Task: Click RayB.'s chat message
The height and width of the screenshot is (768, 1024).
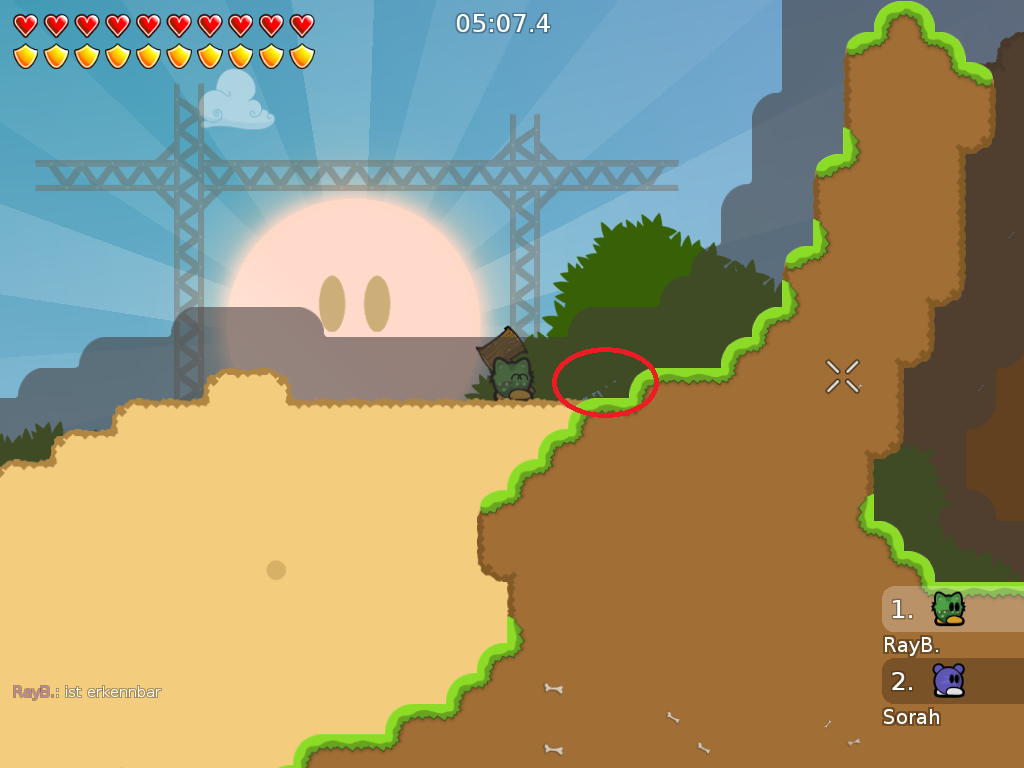Action: click(x=87, y=692)
